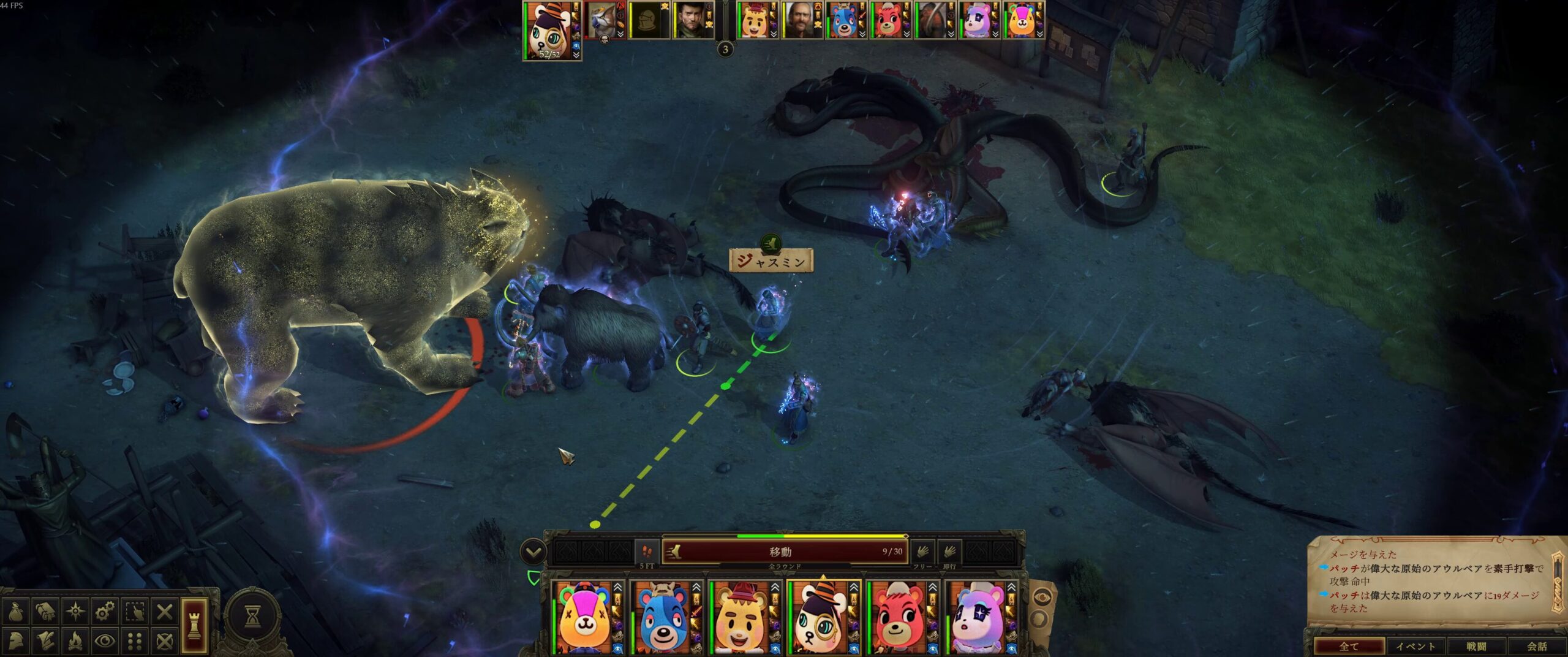Switch combat log to 戦闘 tab
Screen dimensions: 1568x657
tap(1476, 646)
